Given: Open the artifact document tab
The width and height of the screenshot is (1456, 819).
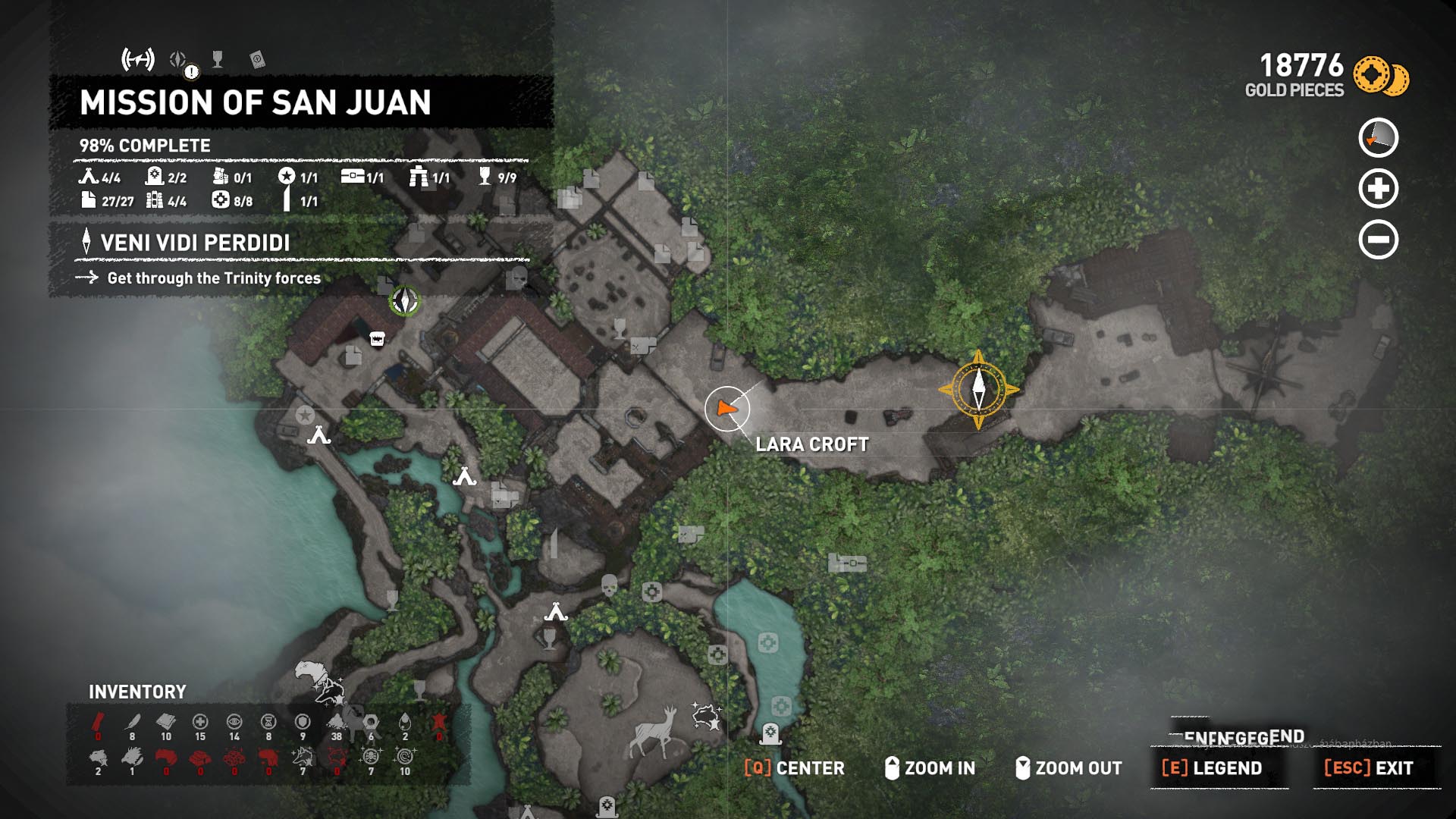Looking at the screenshot, I should [257, 60].
